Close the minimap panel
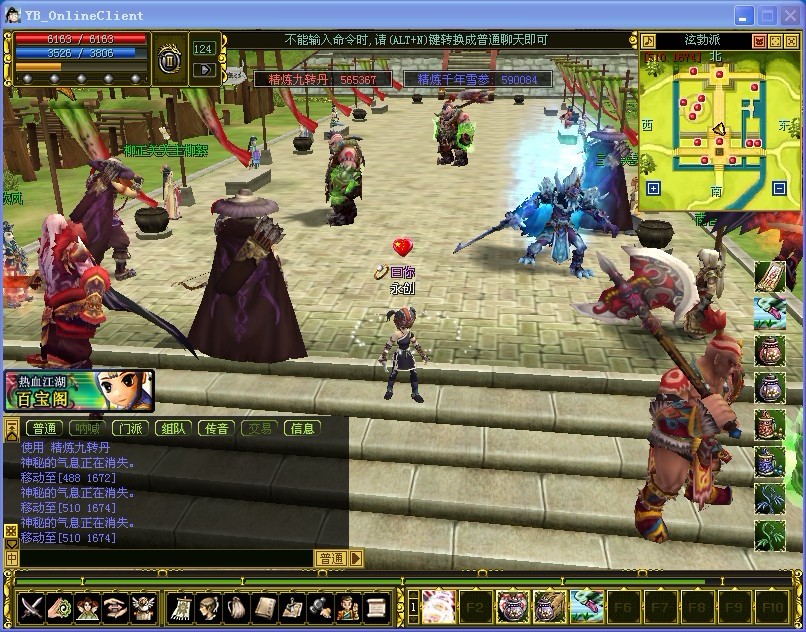This screenshot has width=806, height=632. (x=790, y=41)
